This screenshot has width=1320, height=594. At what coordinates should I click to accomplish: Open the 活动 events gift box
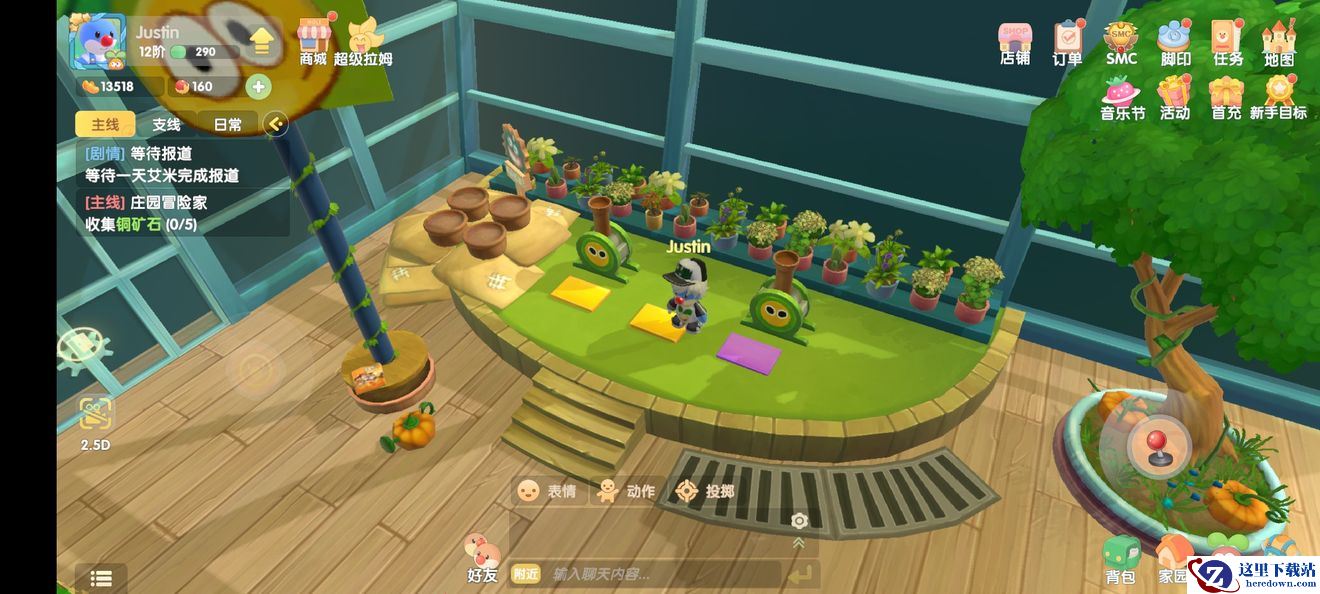tap(1174, 97)
